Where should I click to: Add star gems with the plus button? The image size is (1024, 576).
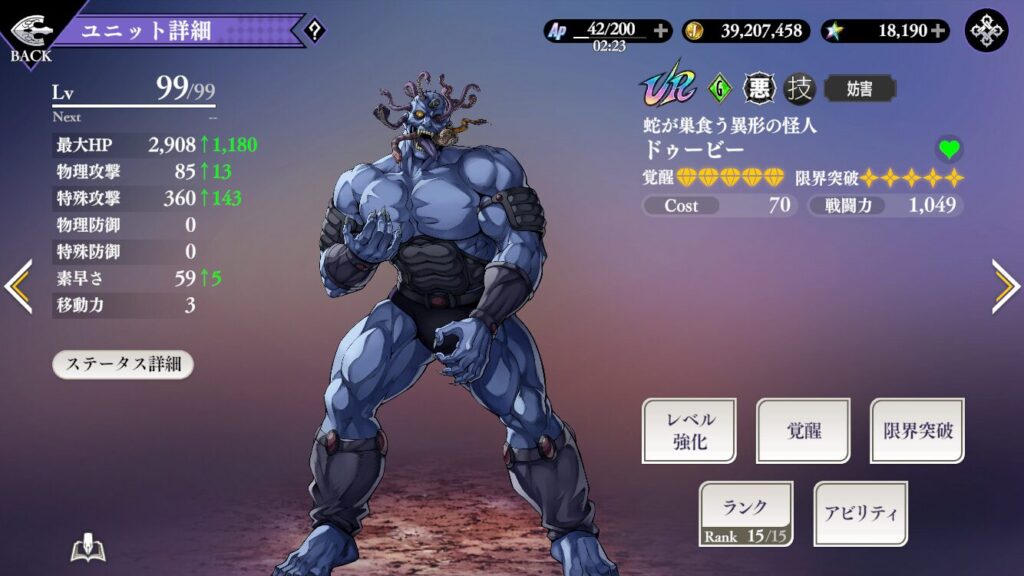coord(938,31)
